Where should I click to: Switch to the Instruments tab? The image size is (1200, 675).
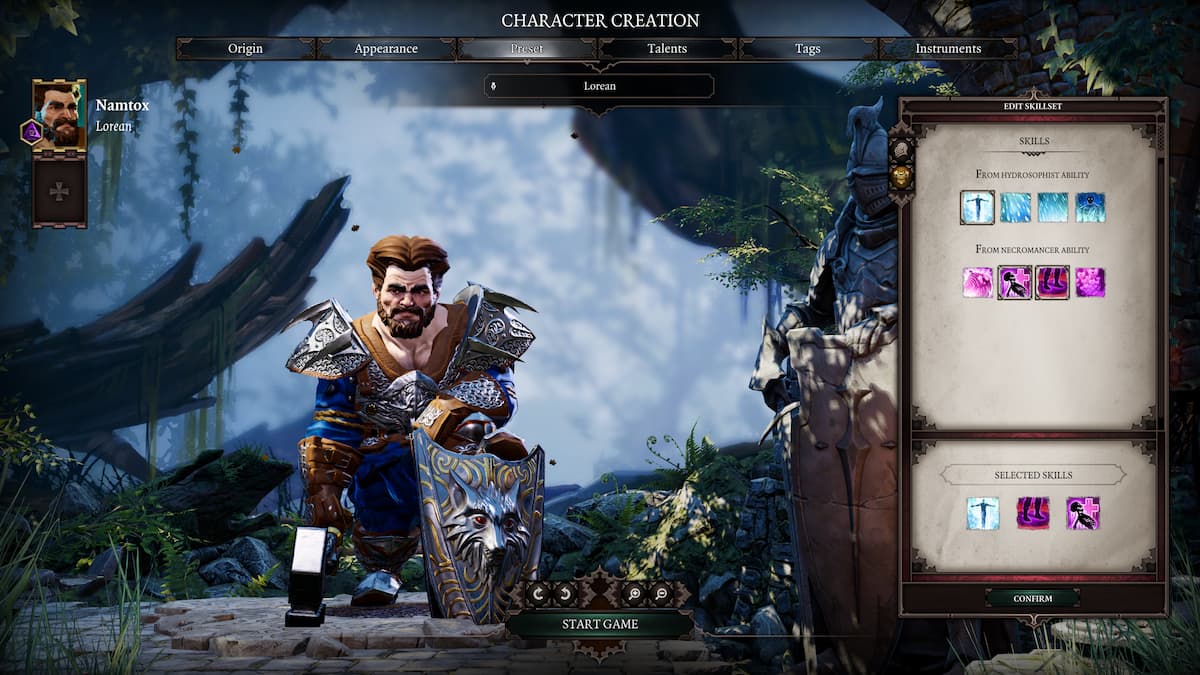(948, 49)
